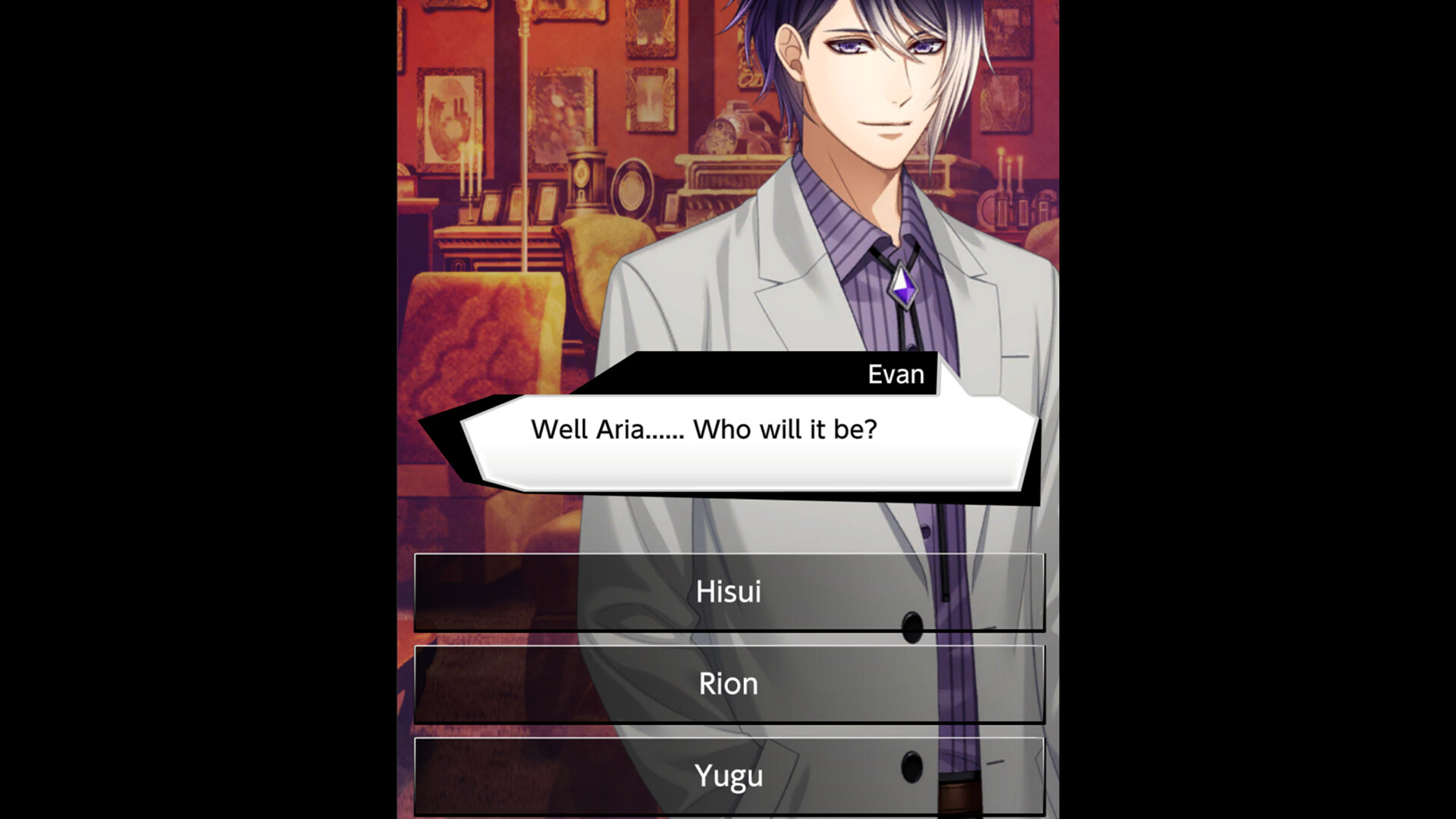Screen dimensions: 1456x819
Task: Click Evan's name plate above the dialogue
Action: point(895,373)
